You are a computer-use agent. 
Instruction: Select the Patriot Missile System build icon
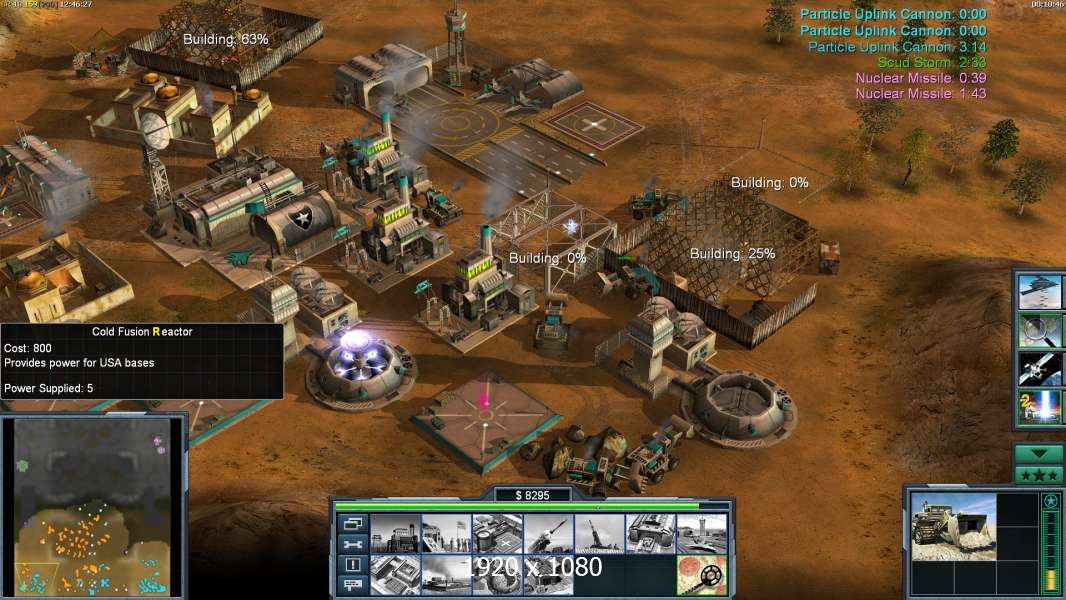(548, 534)
